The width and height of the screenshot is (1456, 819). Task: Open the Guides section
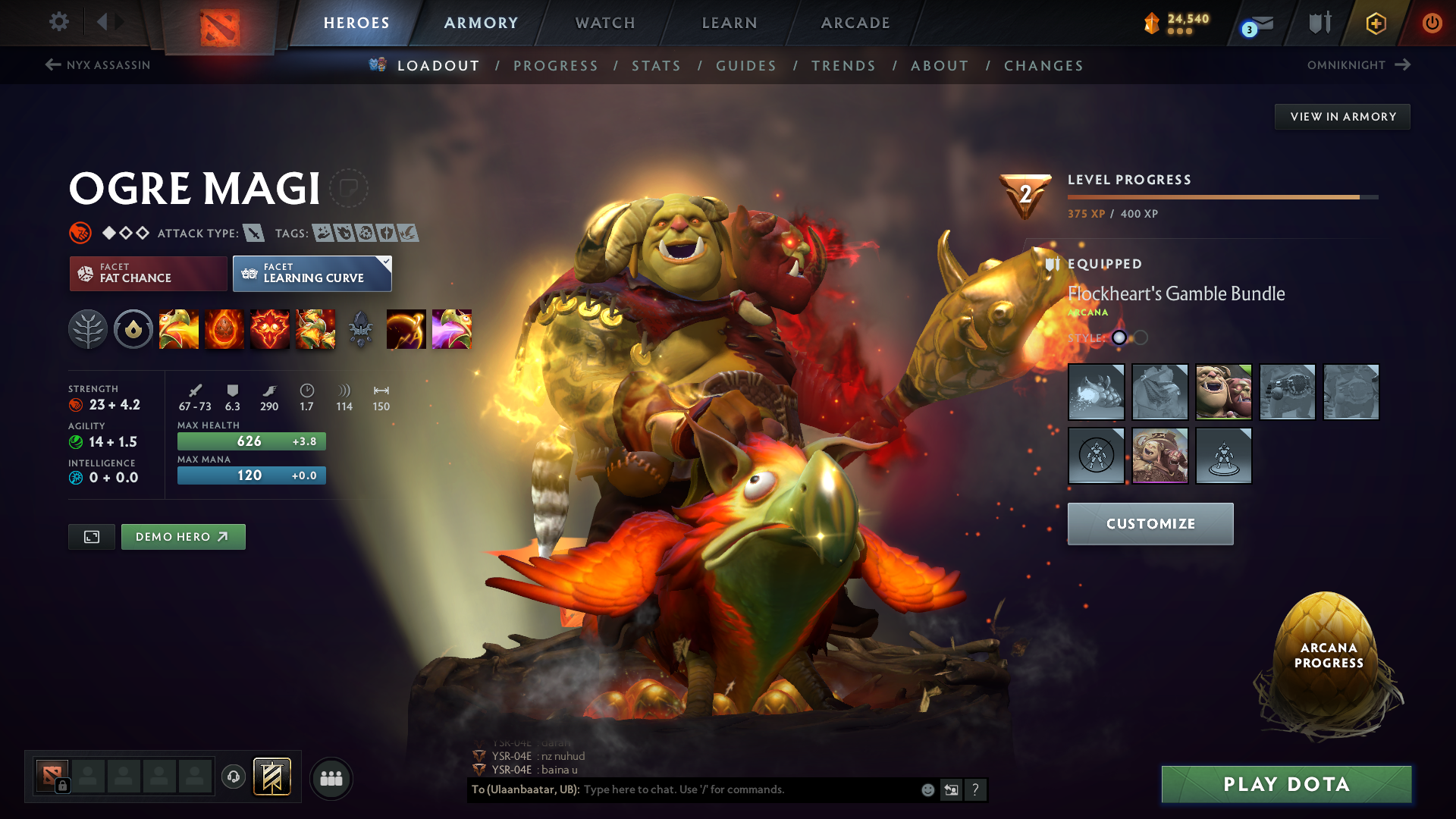tap(746, 66)
